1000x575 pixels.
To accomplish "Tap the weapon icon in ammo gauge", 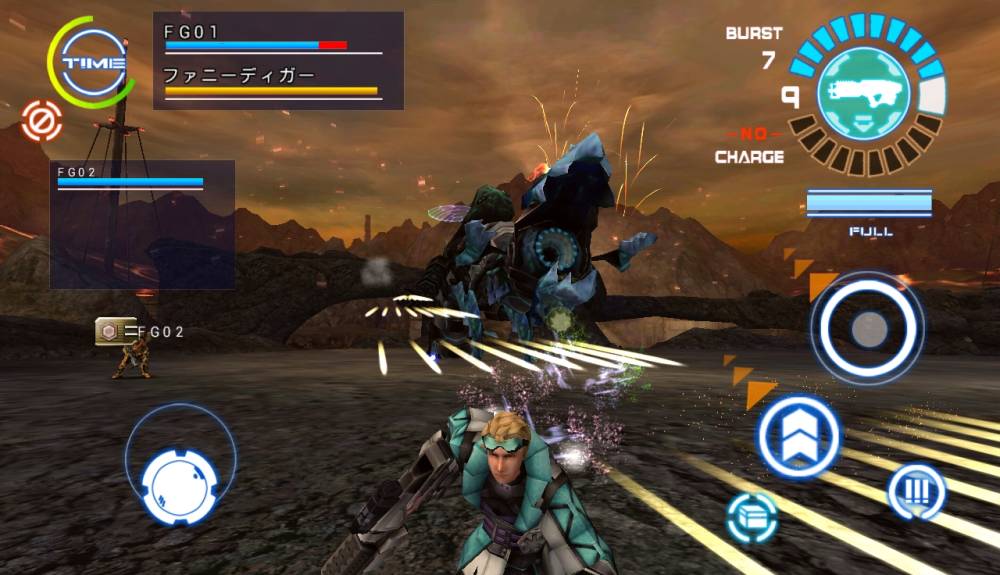I will pos(865,94).
